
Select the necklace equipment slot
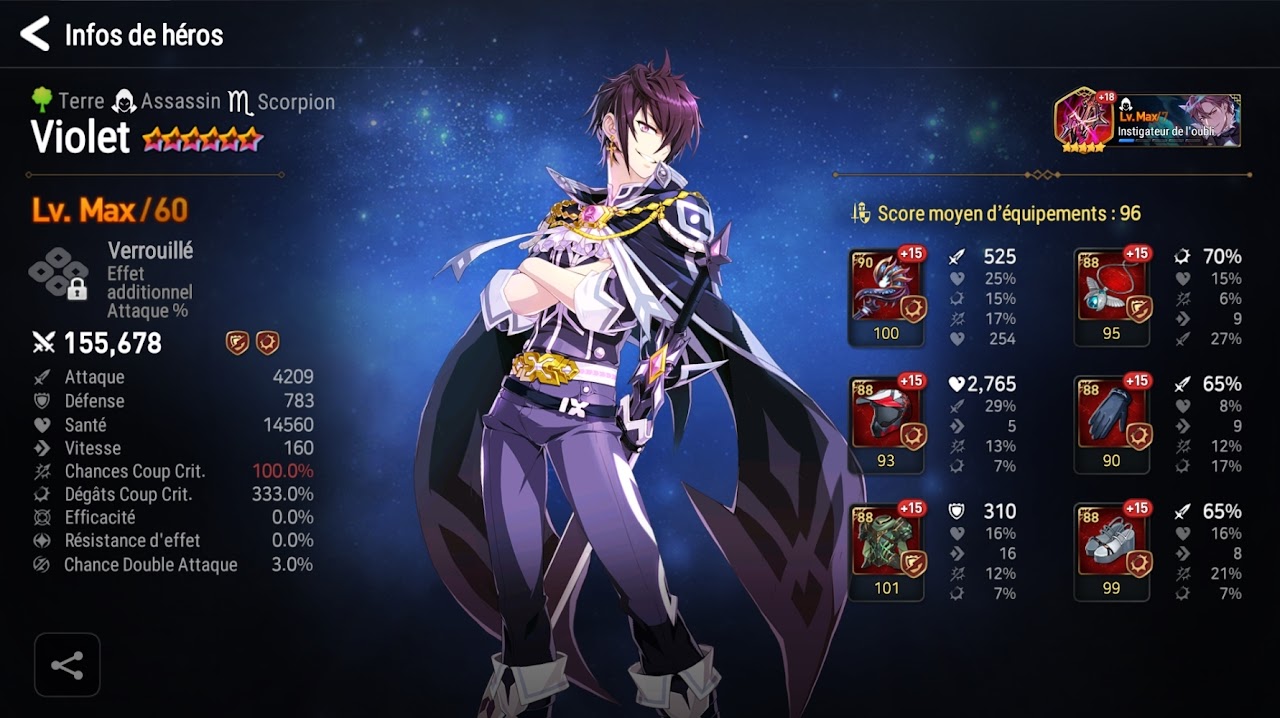[1111, 297]
